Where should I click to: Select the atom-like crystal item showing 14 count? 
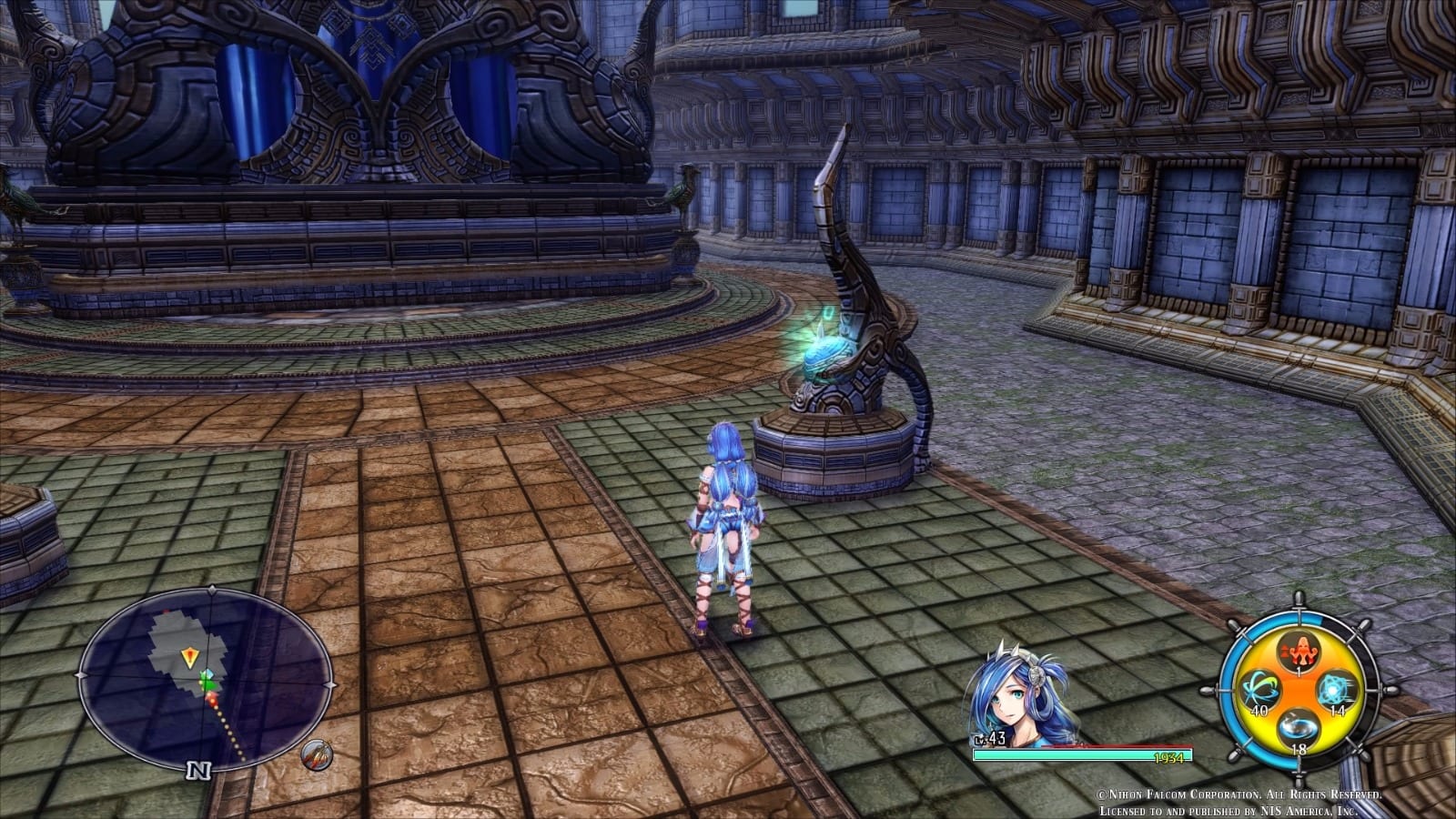pyautogui.click(x=1337, y=691)
